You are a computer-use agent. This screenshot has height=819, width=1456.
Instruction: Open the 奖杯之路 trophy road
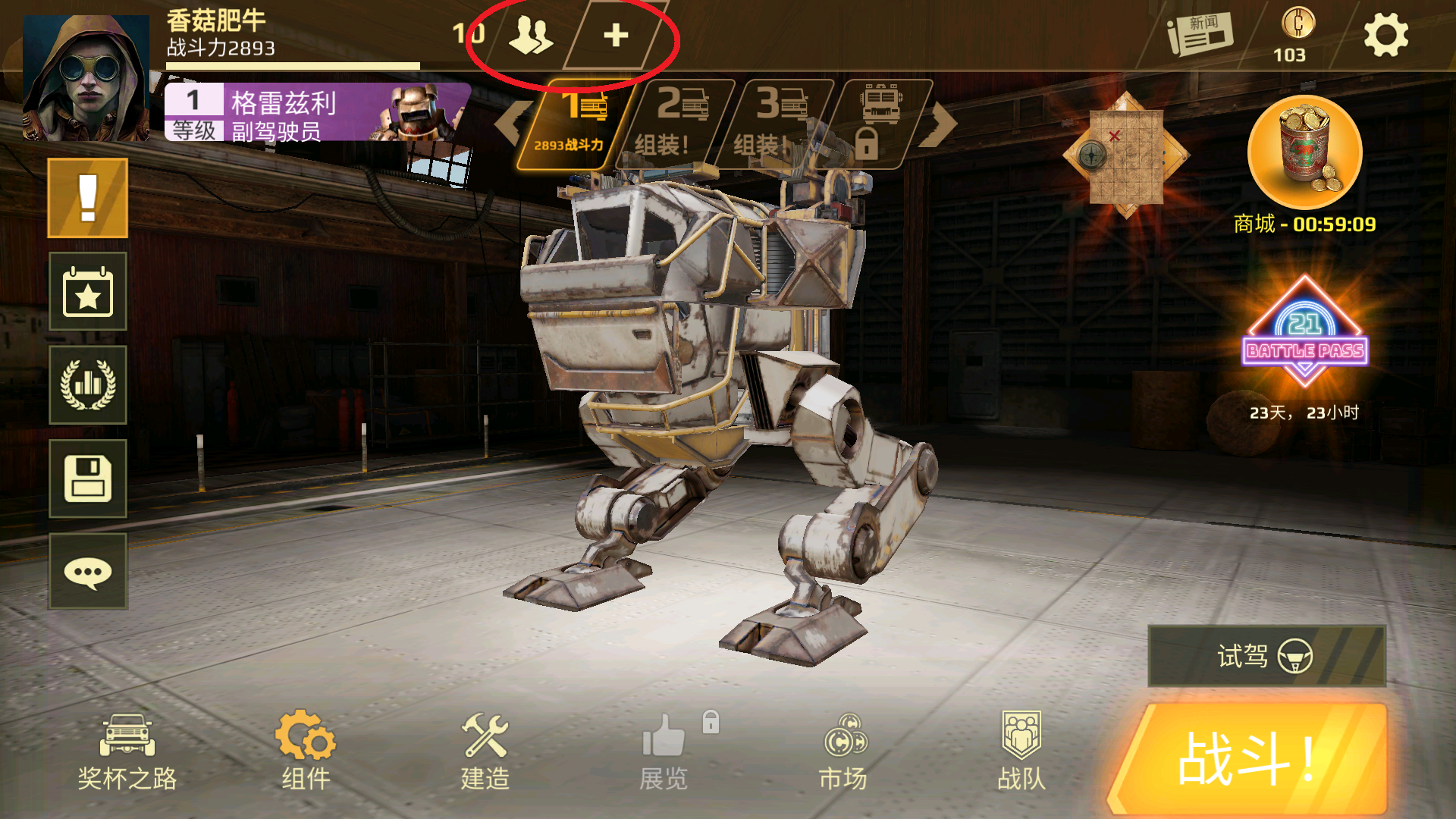click(127, 752)
